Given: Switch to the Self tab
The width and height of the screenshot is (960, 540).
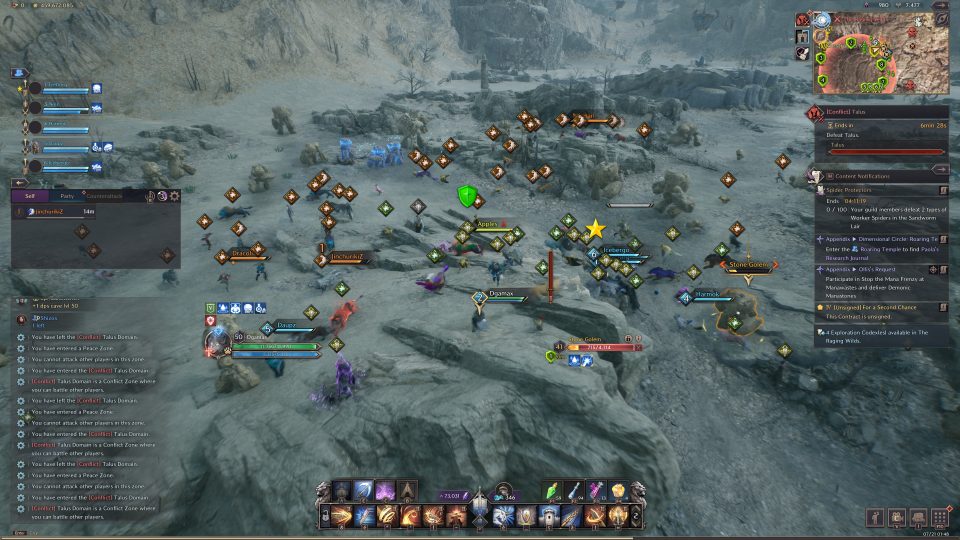Looking at the screenshot, I should coord(31,197).
